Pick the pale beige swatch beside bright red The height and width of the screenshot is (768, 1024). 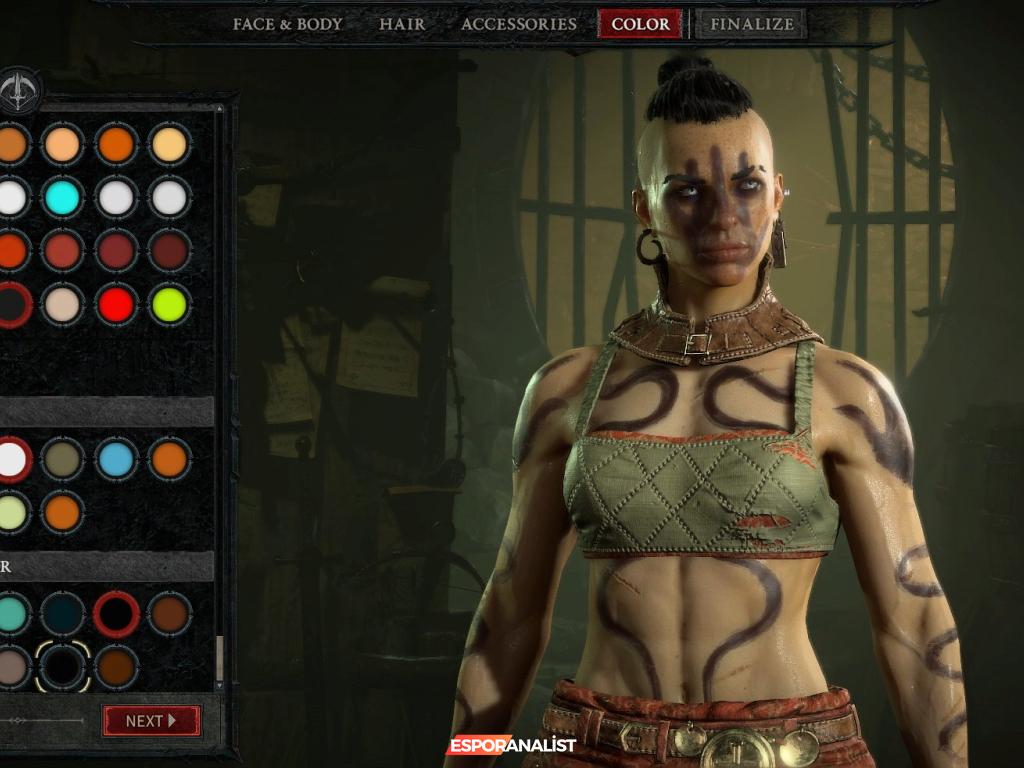pyautogui.click(x=63, y=304)
